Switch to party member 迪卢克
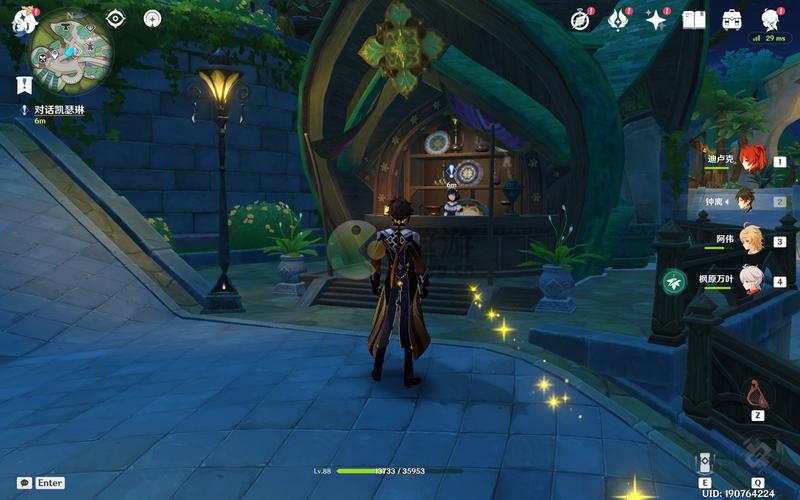 coord(751,159)
